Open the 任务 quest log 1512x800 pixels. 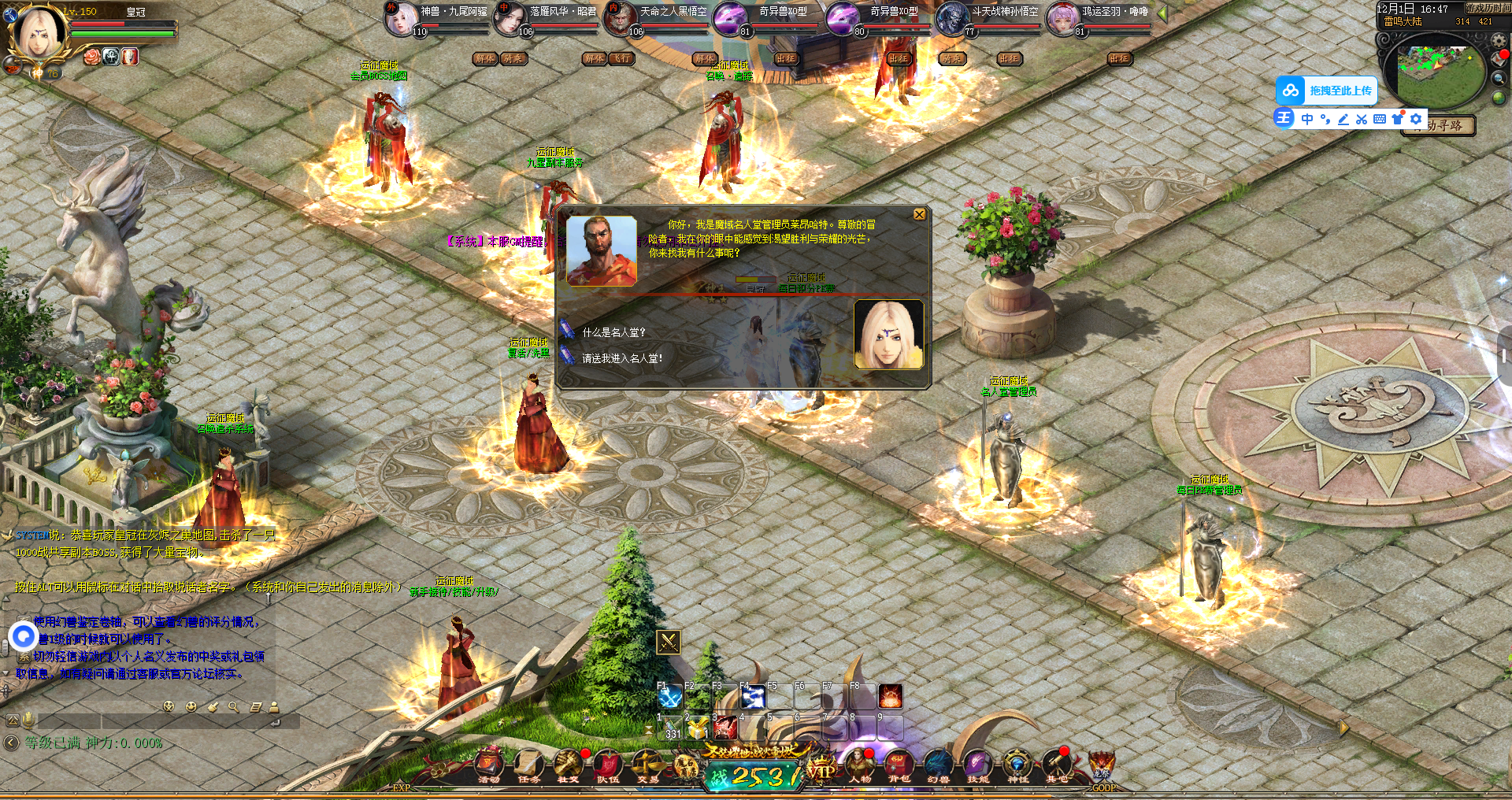coord(529,765)
